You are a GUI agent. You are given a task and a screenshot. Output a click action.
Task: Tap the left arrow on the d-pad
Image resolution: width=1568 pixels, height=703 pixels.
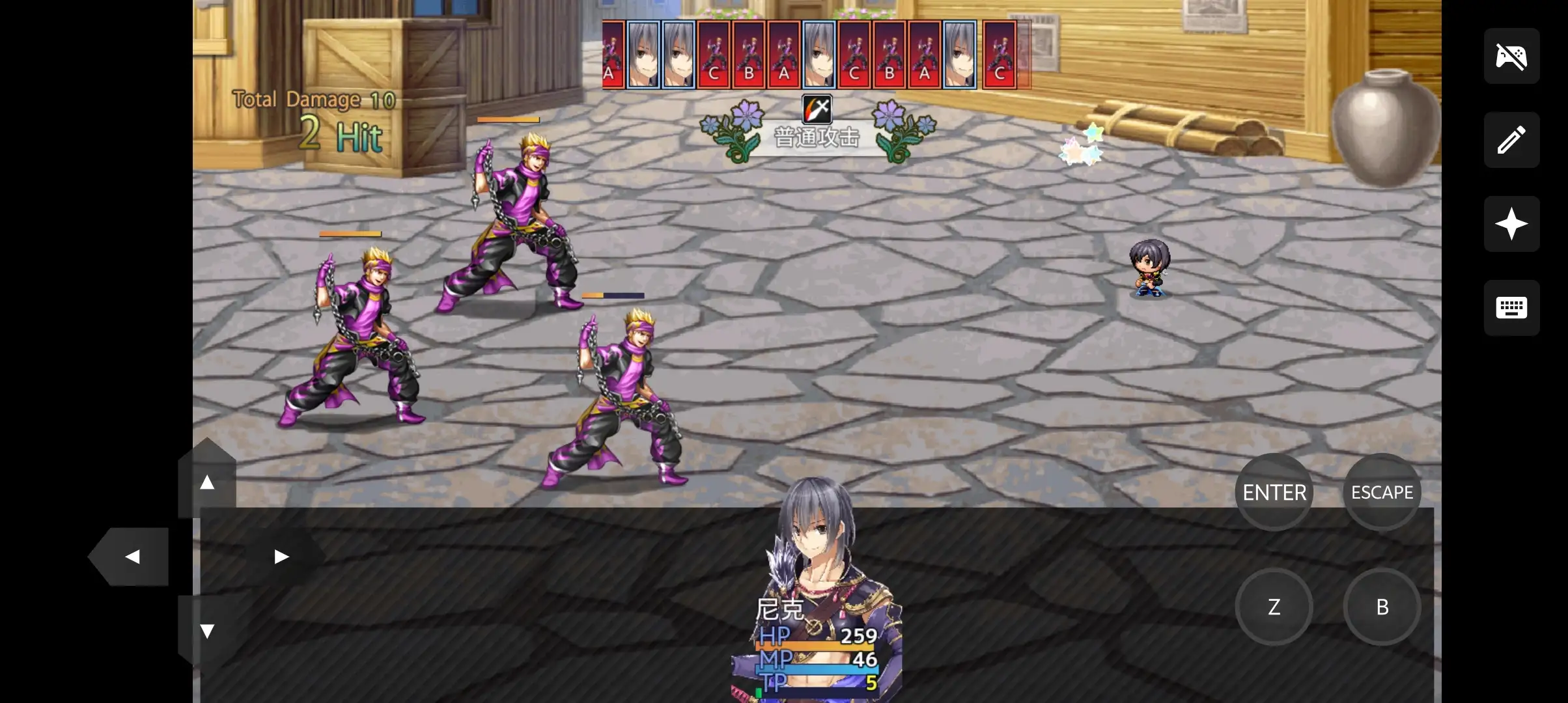(133, 557)
